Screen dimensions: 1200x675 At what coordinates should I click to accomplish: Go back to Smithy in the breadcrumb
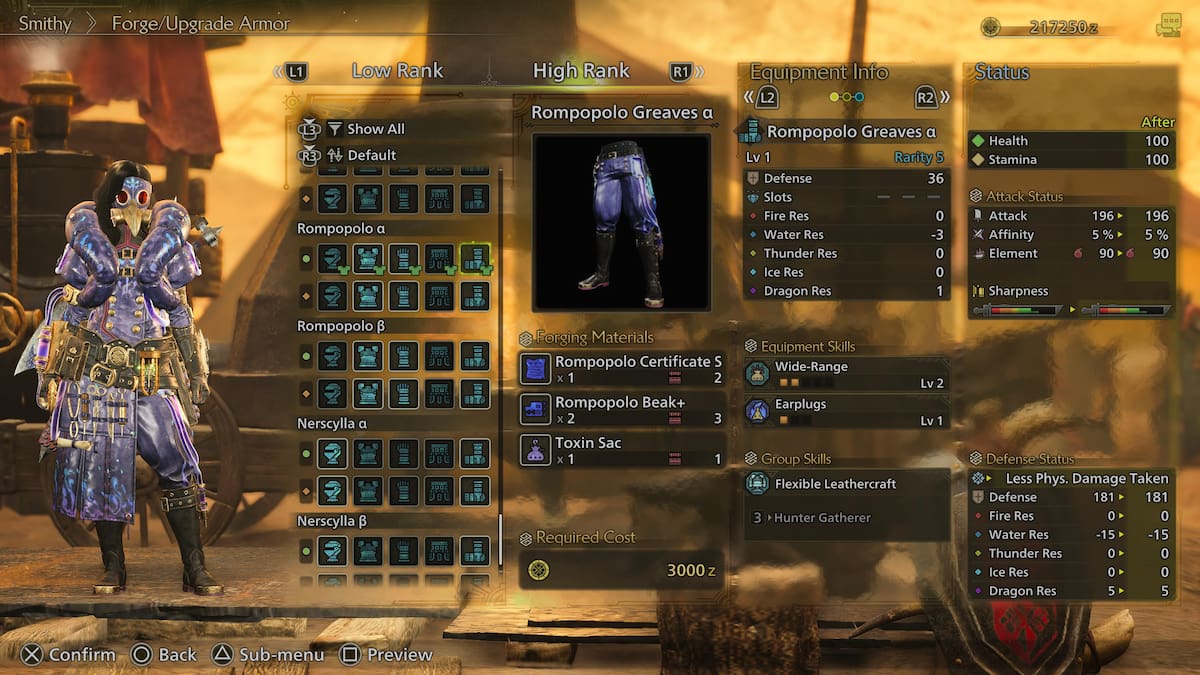pos(45,23)
